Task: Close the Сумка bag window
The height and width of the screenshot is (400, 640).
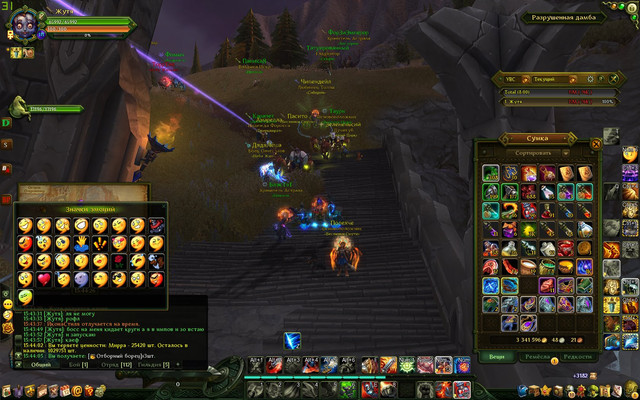Action: (597, 143)
